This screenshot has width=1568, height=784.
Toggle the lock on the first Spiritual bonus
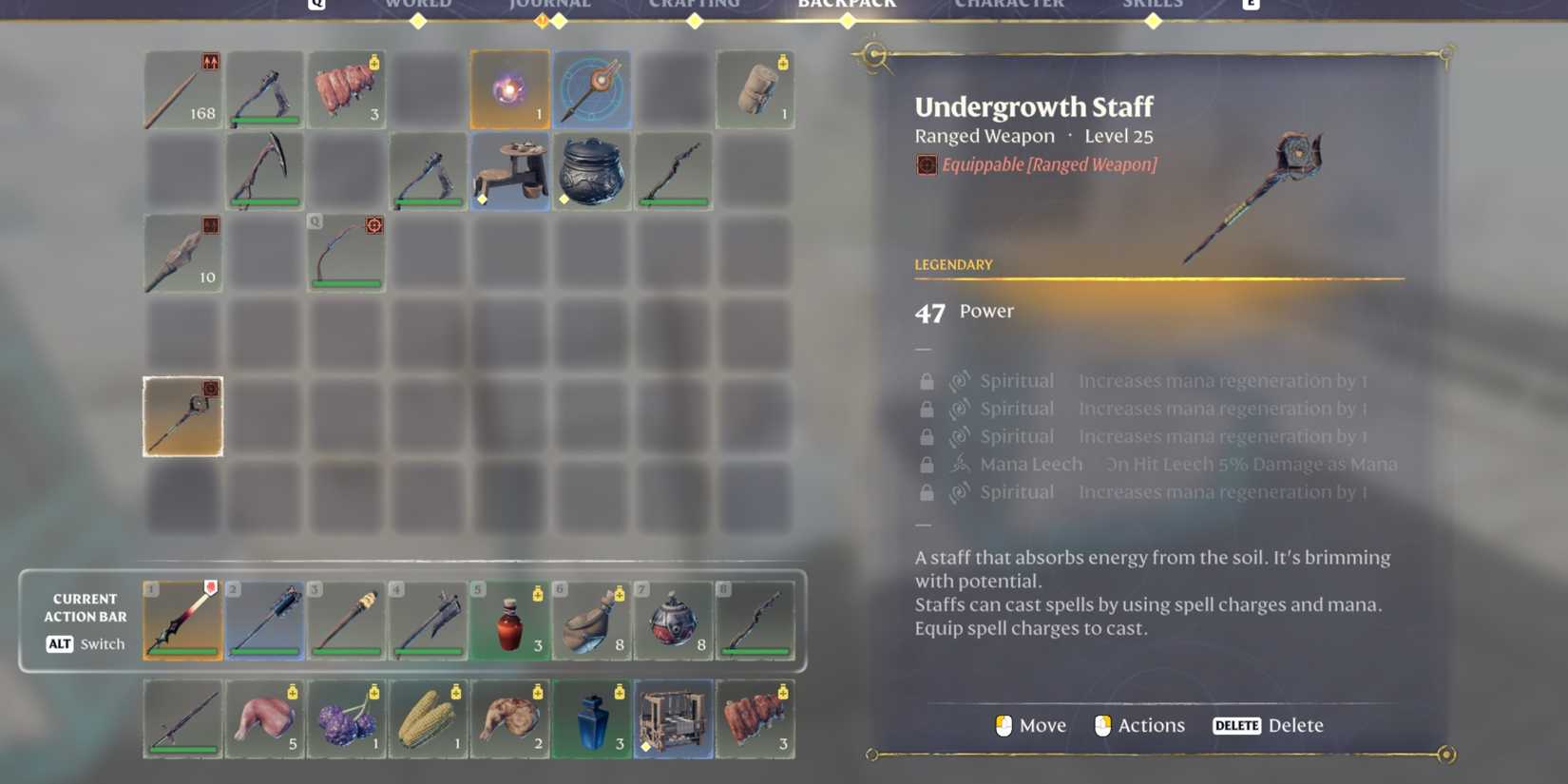[x=927, y=380]
